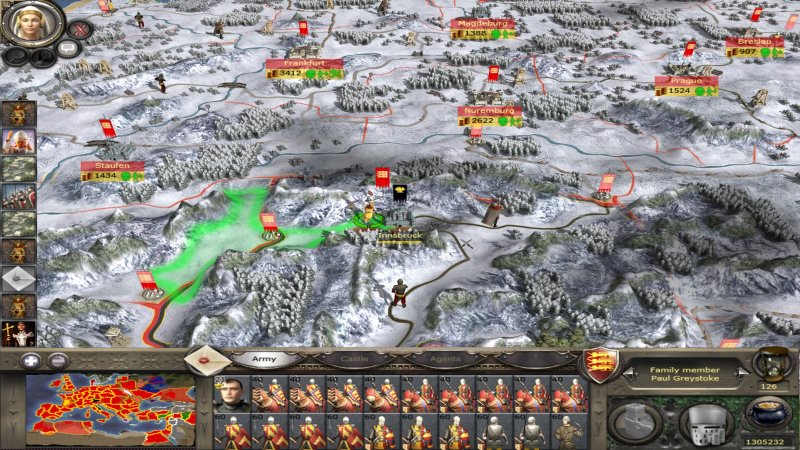800x450 pixels.
Task: Click the blonde advisor portrait
Action: pos(32,23)
